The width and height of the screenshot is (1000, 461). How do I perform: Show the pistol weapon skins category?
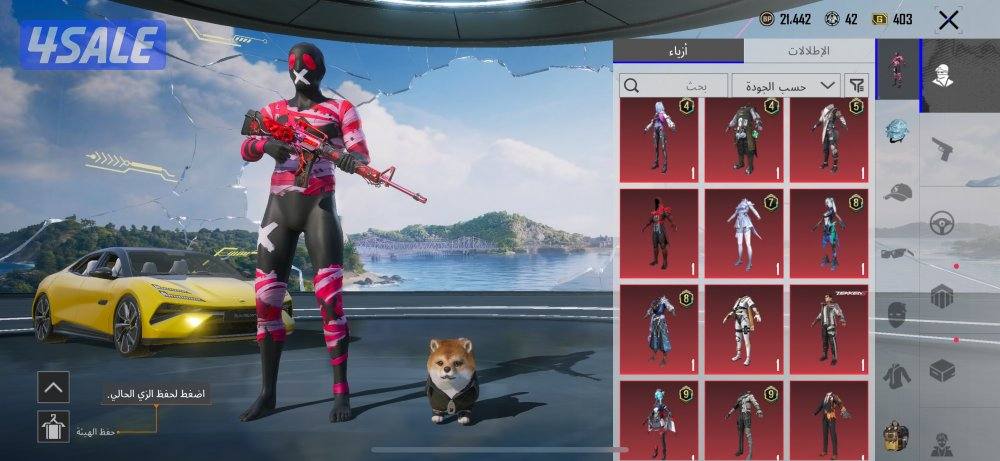(942, 149)
